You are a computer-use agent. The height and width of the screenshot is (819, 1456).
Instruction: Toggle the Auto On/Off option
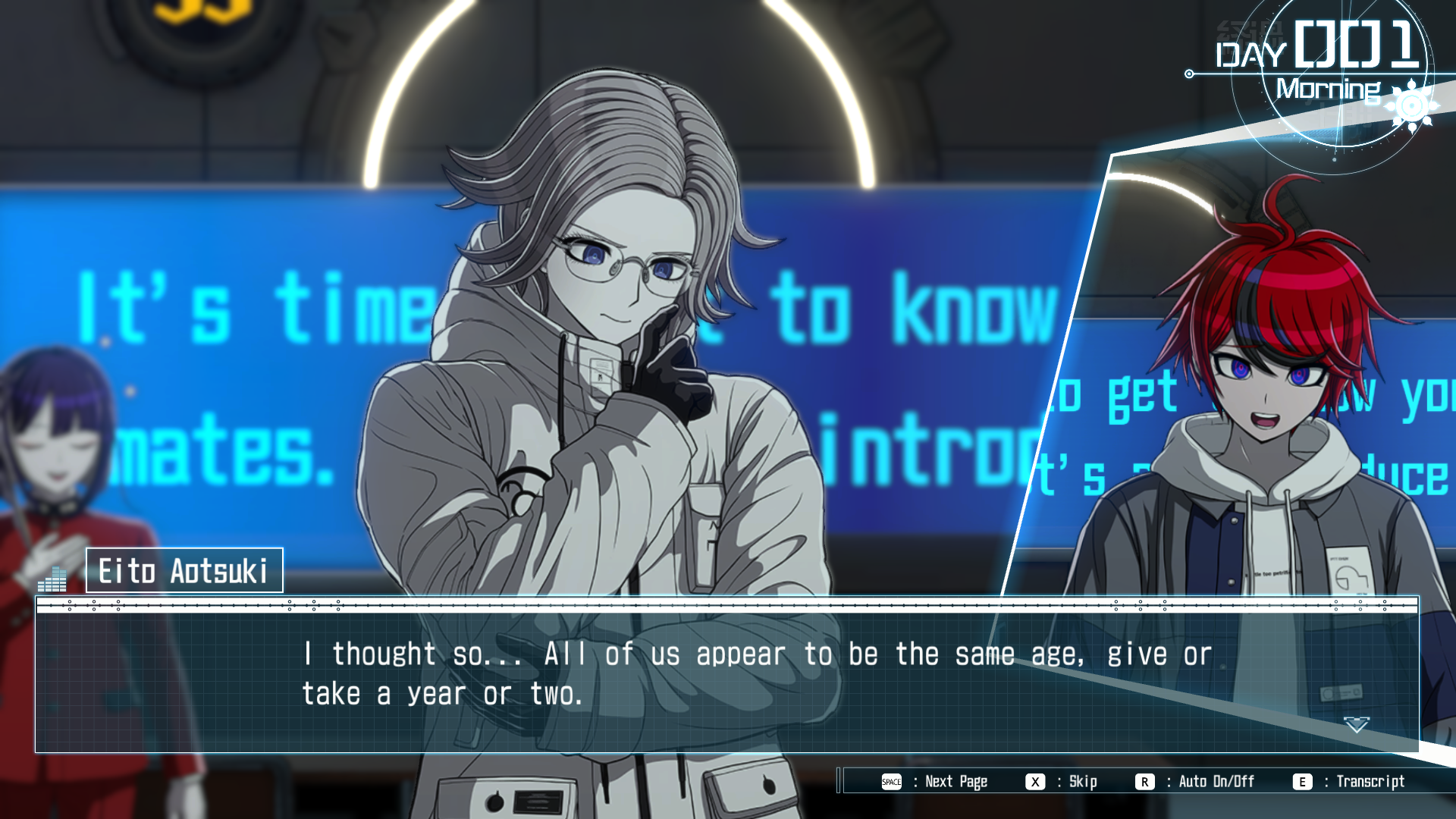click(x=1216, y=782)
